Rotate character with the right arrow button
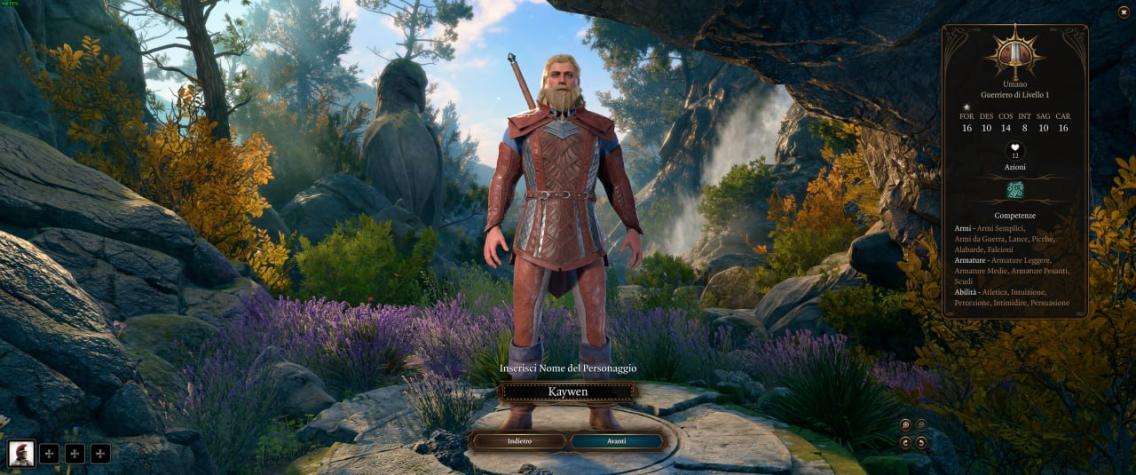The height and width of the screenshot is (475, 1136). pos(921,442)
